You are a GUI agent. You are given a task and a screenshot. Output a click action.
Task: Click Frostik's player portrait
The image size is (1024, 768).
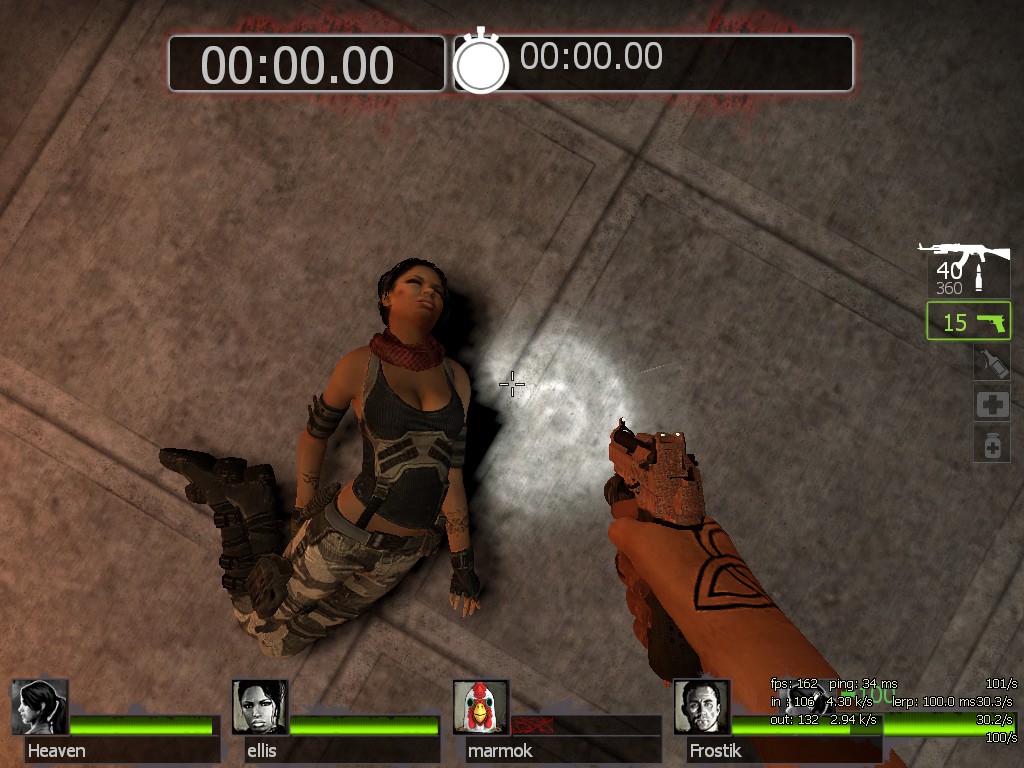[701, 707]
